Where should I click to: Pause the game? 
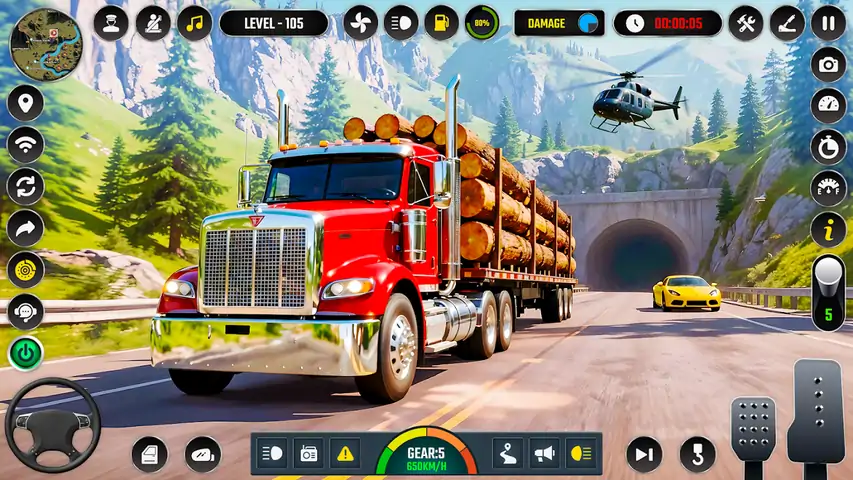(x=828, y=22)
